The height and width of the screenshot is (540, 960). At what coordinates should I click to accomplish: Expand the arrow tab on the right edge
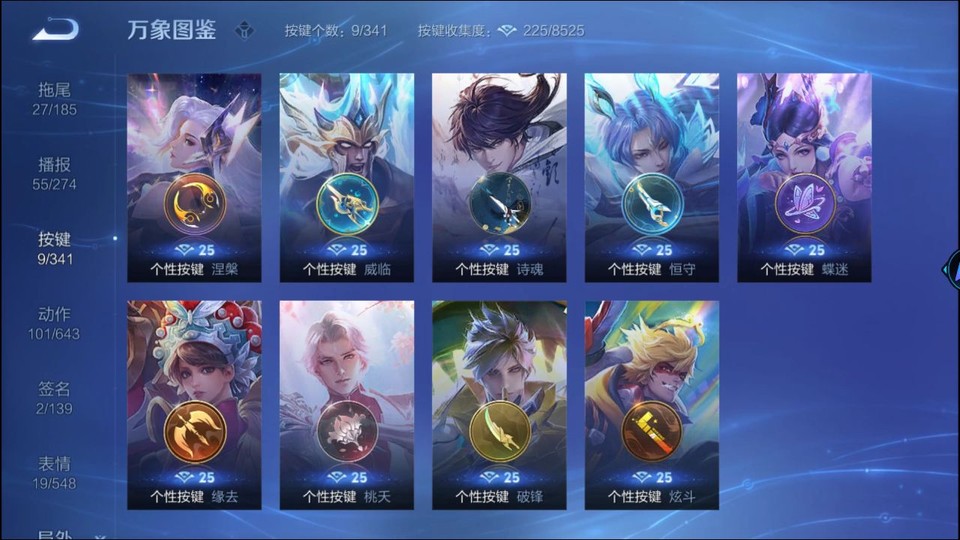coord(950,270)
